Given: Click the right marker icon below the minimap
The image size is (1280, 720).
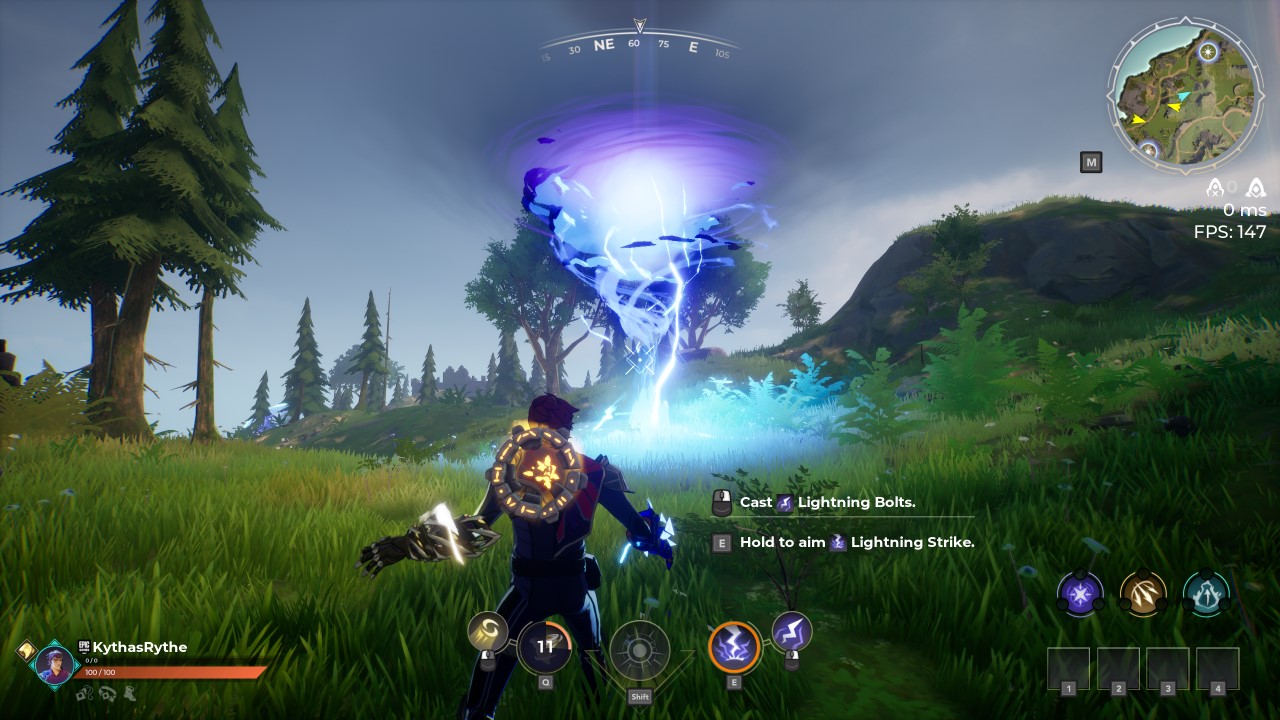Looking at the screenshot, I should click(1256, 187).
